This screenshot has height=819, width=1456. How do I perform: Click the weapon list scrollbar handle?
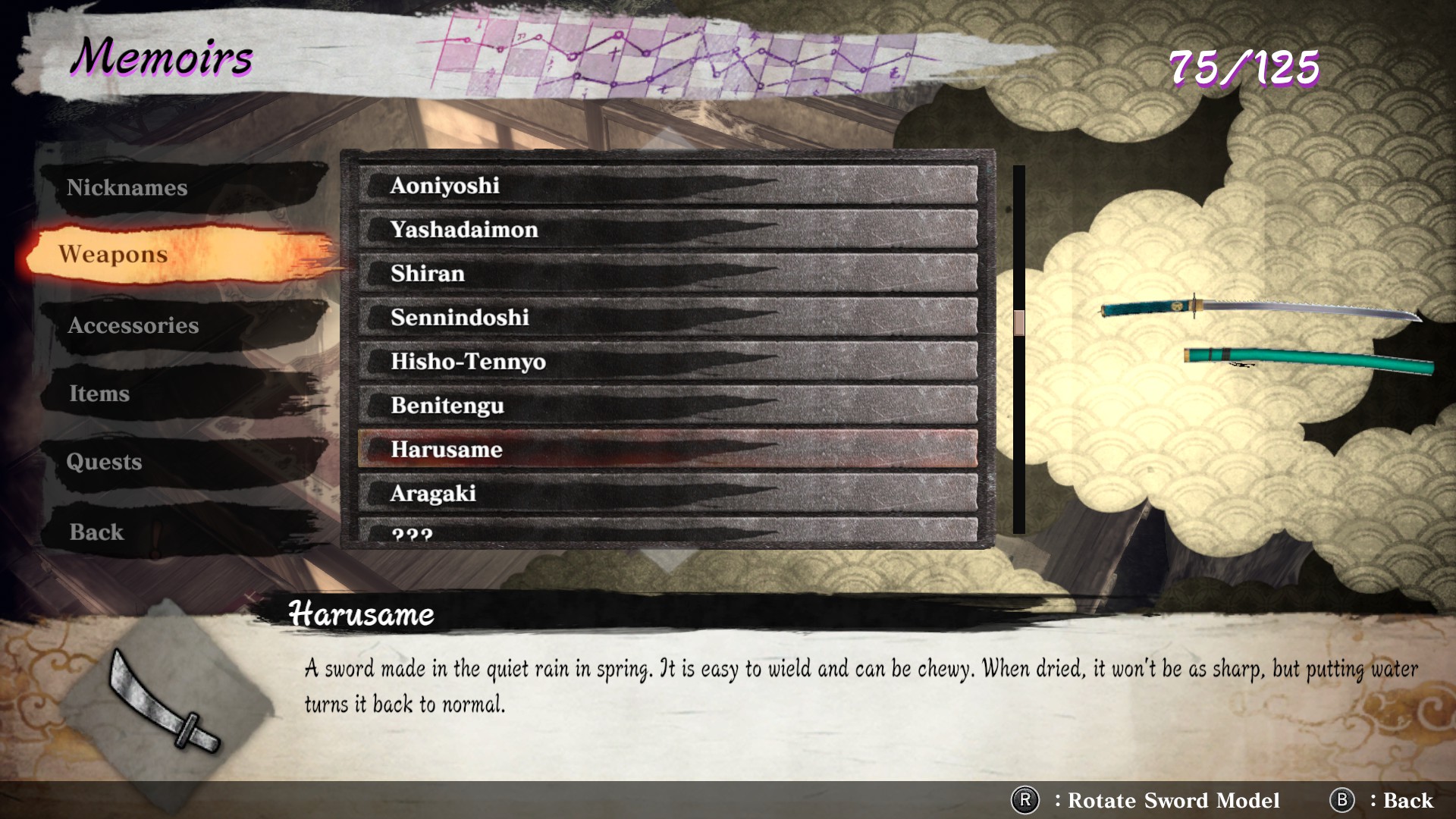(1019, 322)
